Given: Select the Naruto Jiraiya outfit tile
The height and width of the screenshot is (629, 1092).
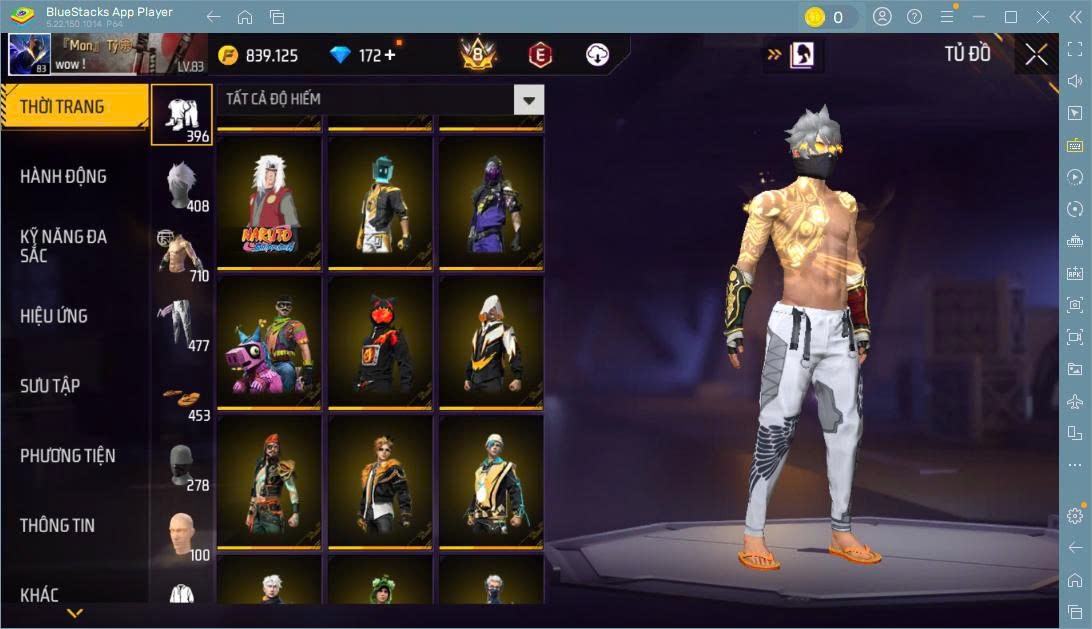Looking at the screenshot, I should pos(270,201).
